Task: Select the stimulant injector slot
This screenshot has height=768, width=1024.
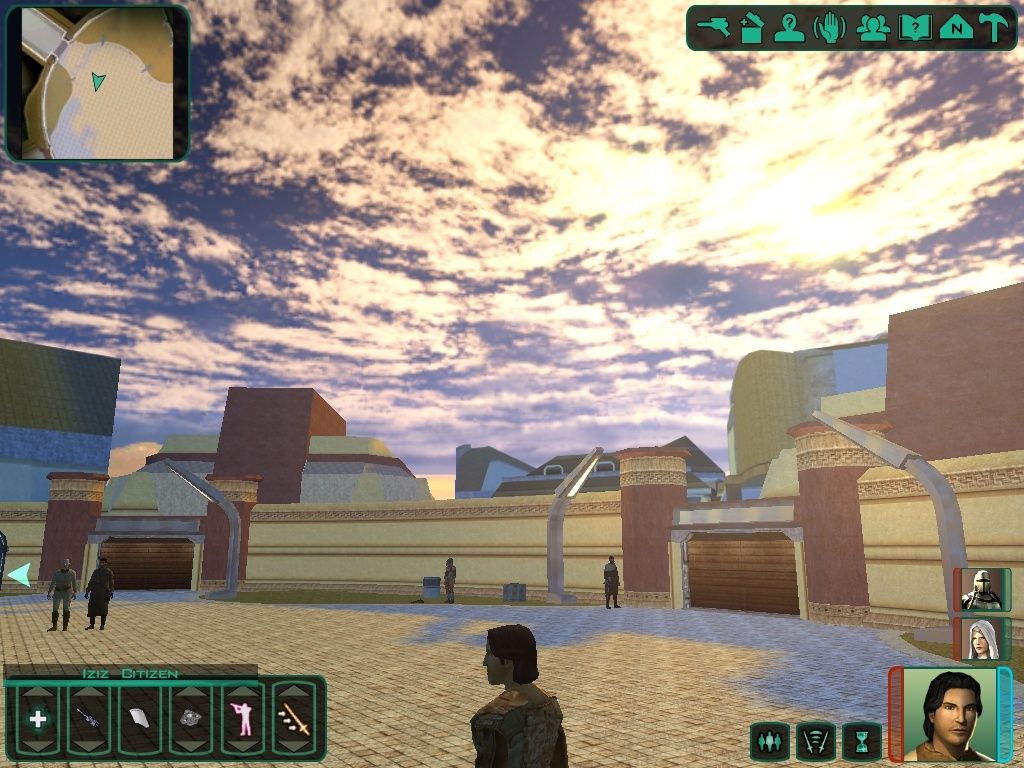Action: (88, 718)
